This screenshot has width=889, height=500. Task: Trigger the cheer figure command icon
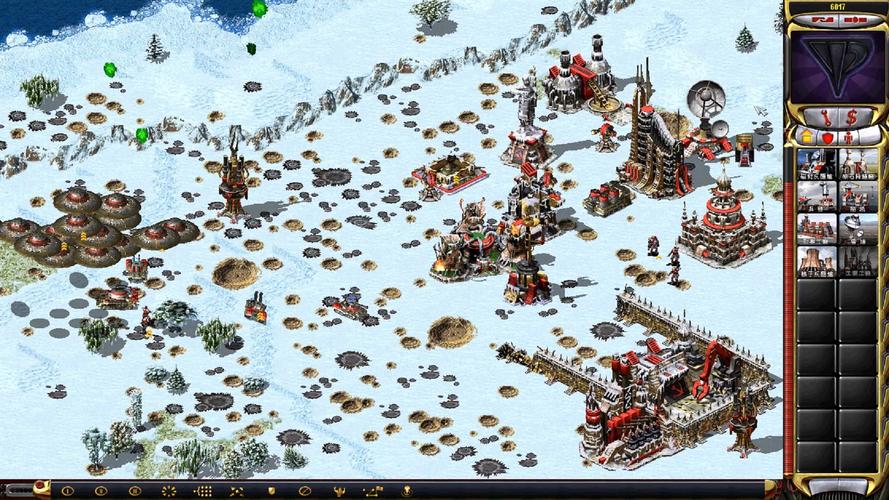point(338,491)
